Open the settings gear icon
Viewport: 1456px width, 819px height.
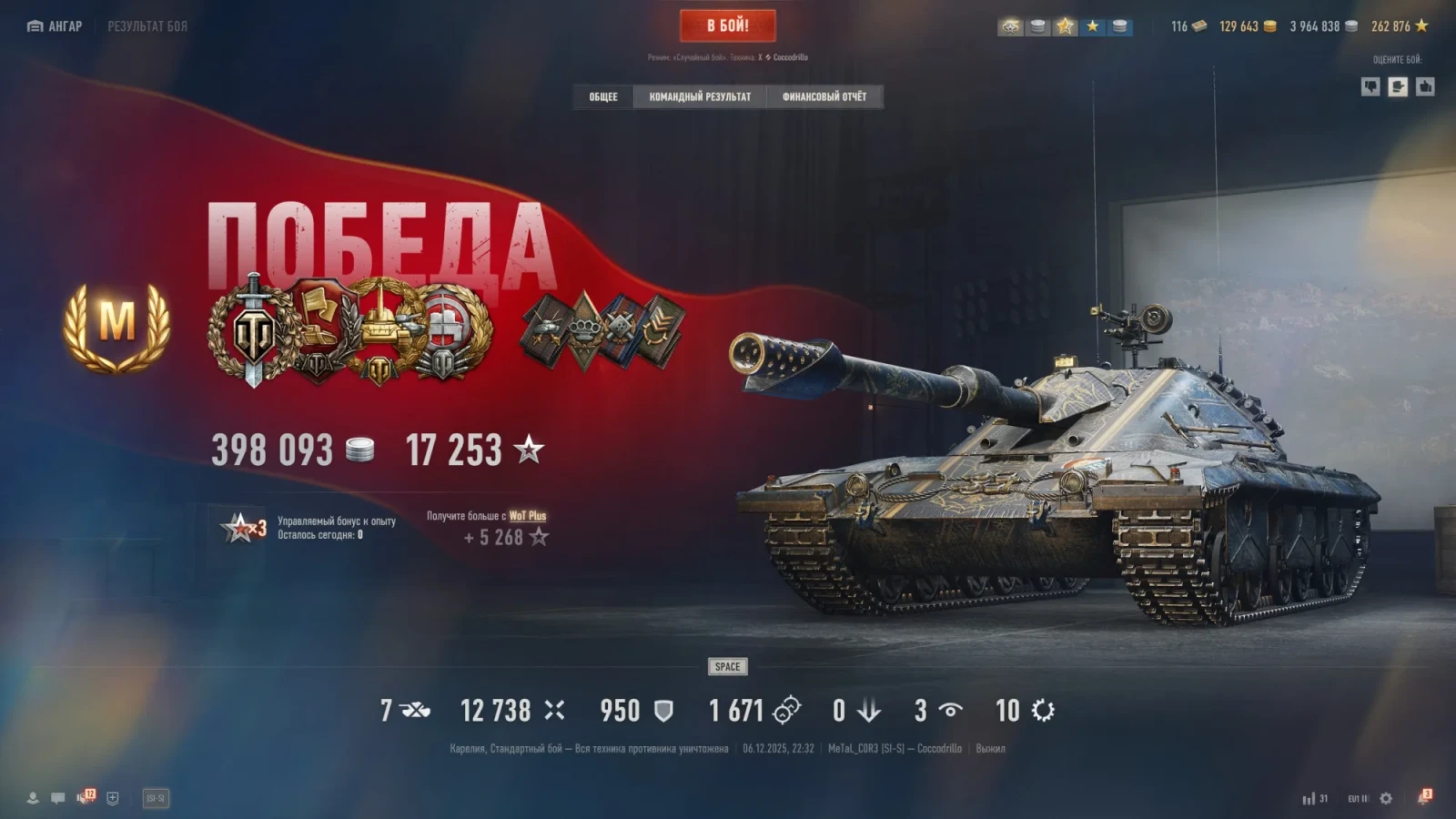(1386, 798)
